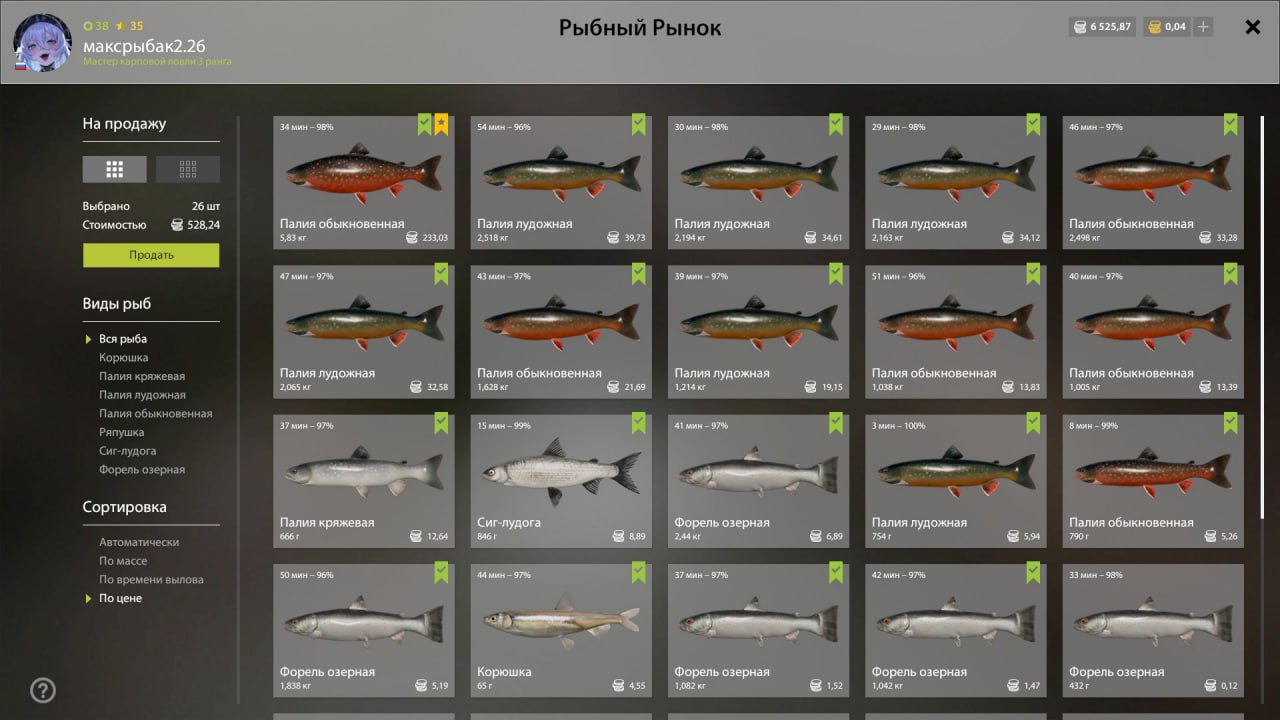Switch to large grid view
The image size is (1280, 720).
[115, 169]
